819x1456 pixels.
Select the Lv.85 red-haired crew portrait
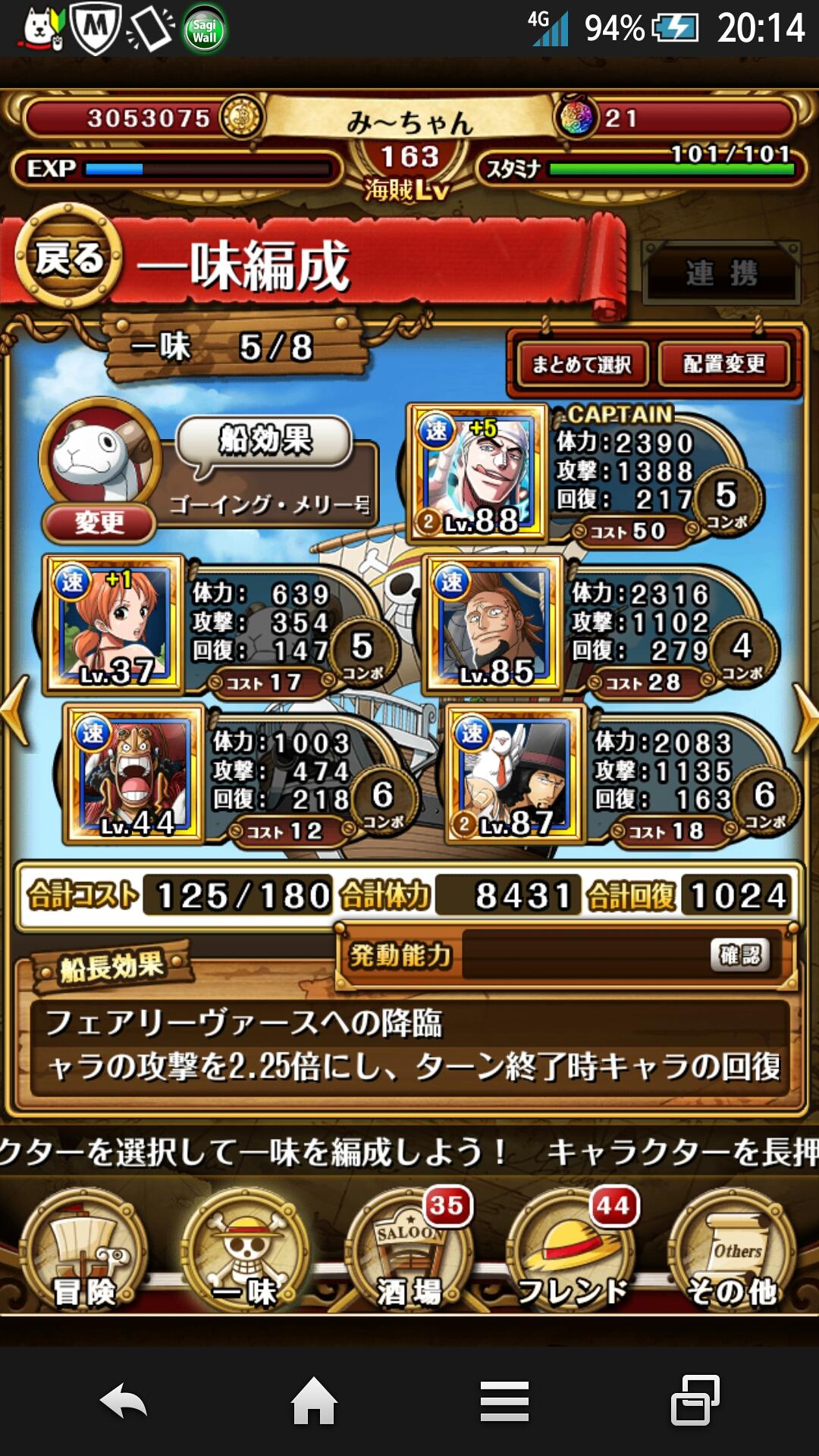pos(494,623)
